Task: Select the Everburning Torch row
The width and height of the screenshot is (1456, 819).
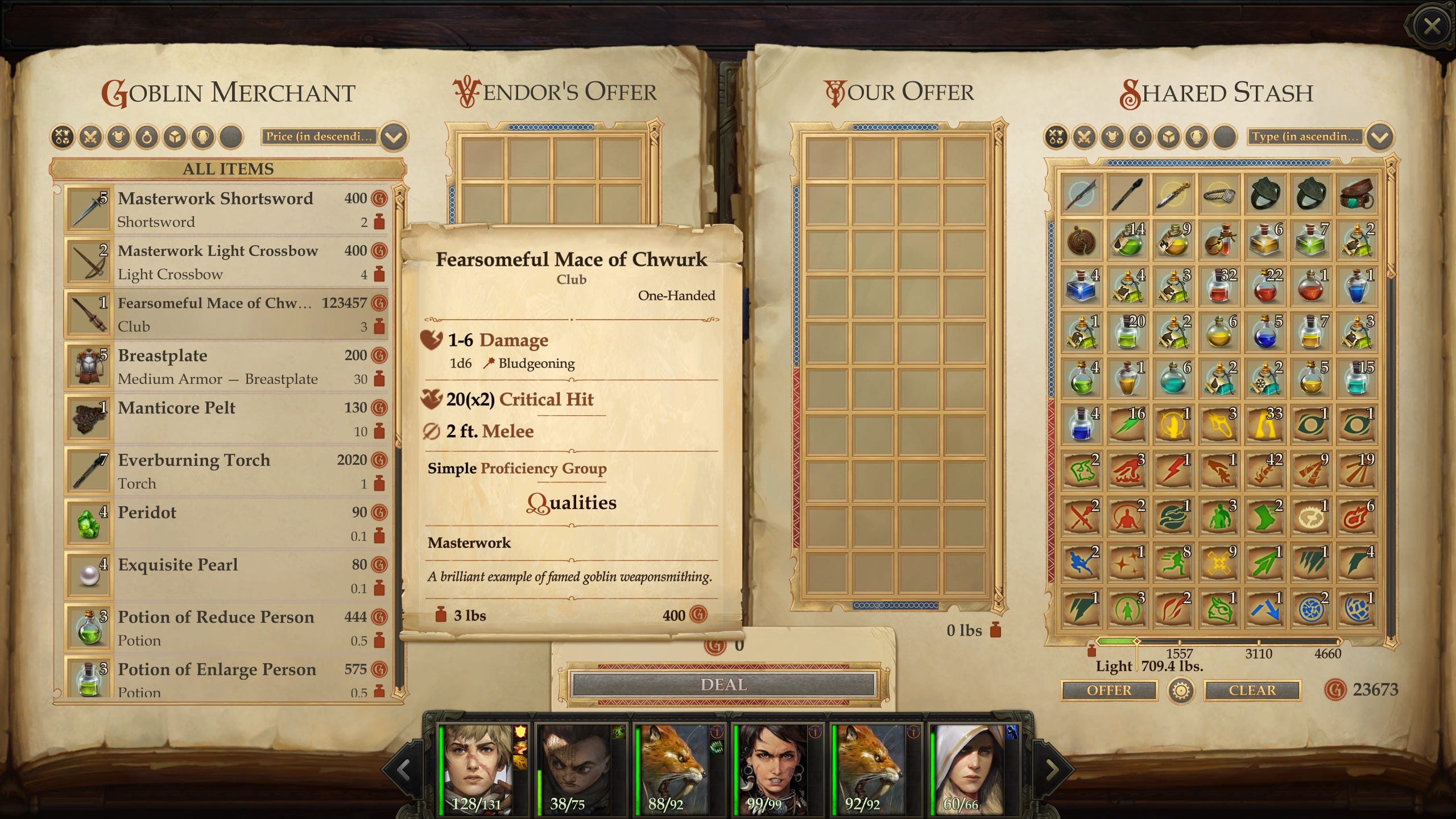Action: 227,471
